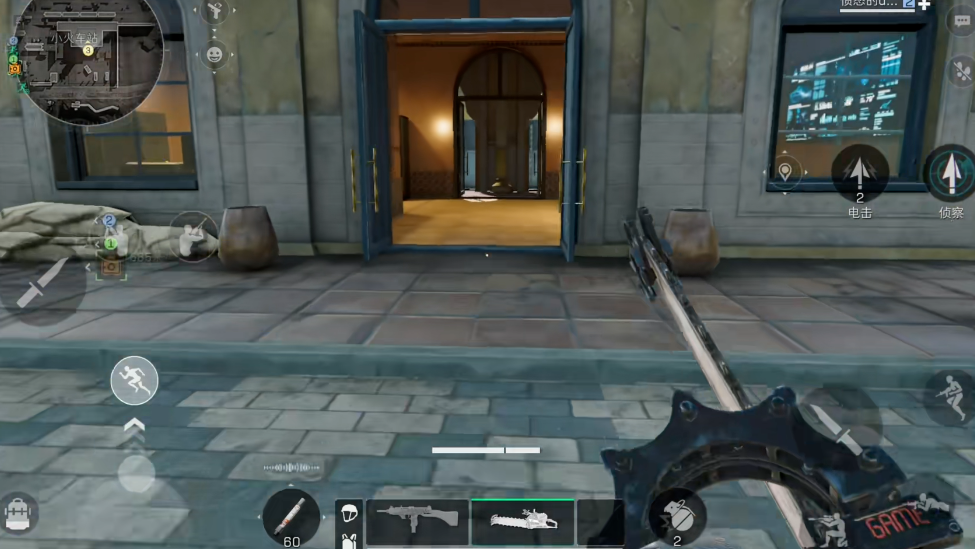
Task: Place a map pin marker
Action: point(785,172)
